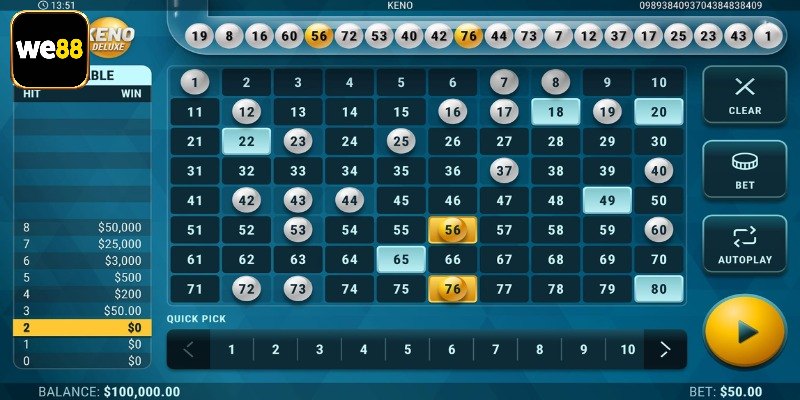Select number 68 on the keno grid
Image resolution: width=800 pixels, height=400 pixels.
click(555, 259)
